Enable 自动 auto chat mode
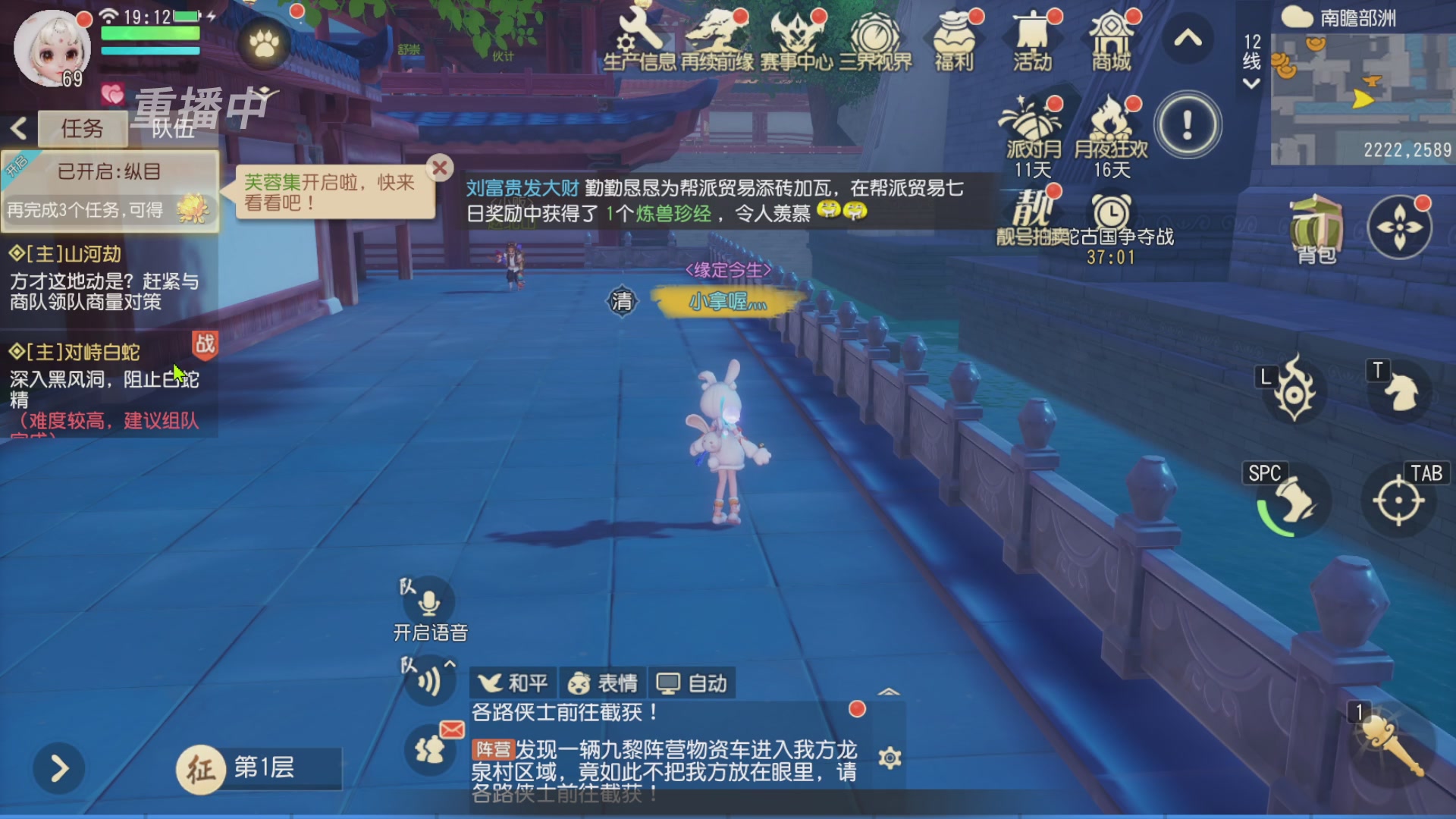 (691, 682)
